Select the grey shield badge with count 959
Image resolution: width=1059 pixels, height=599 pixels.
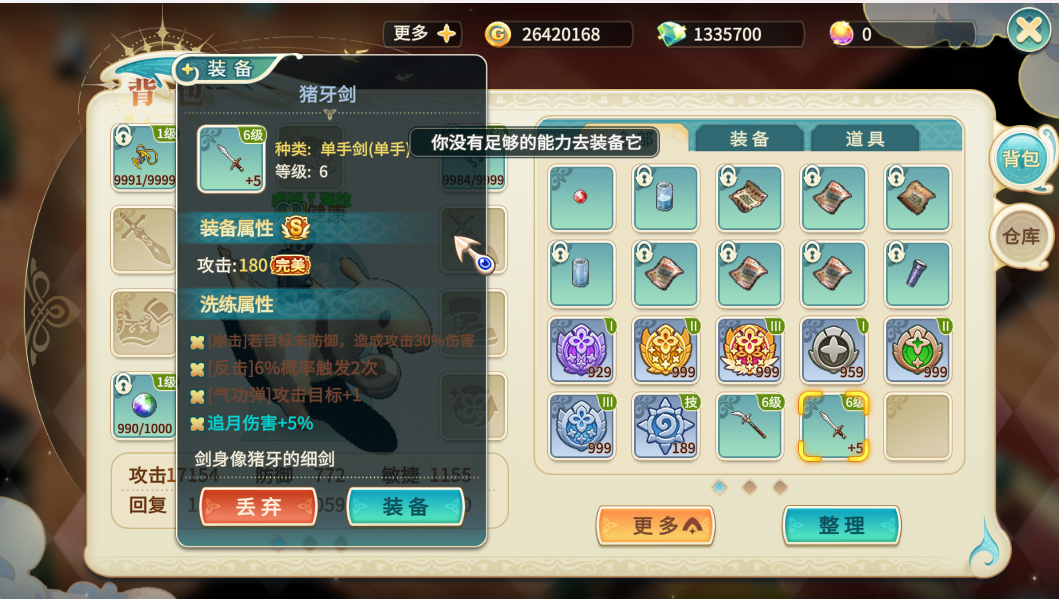(833, 350)
